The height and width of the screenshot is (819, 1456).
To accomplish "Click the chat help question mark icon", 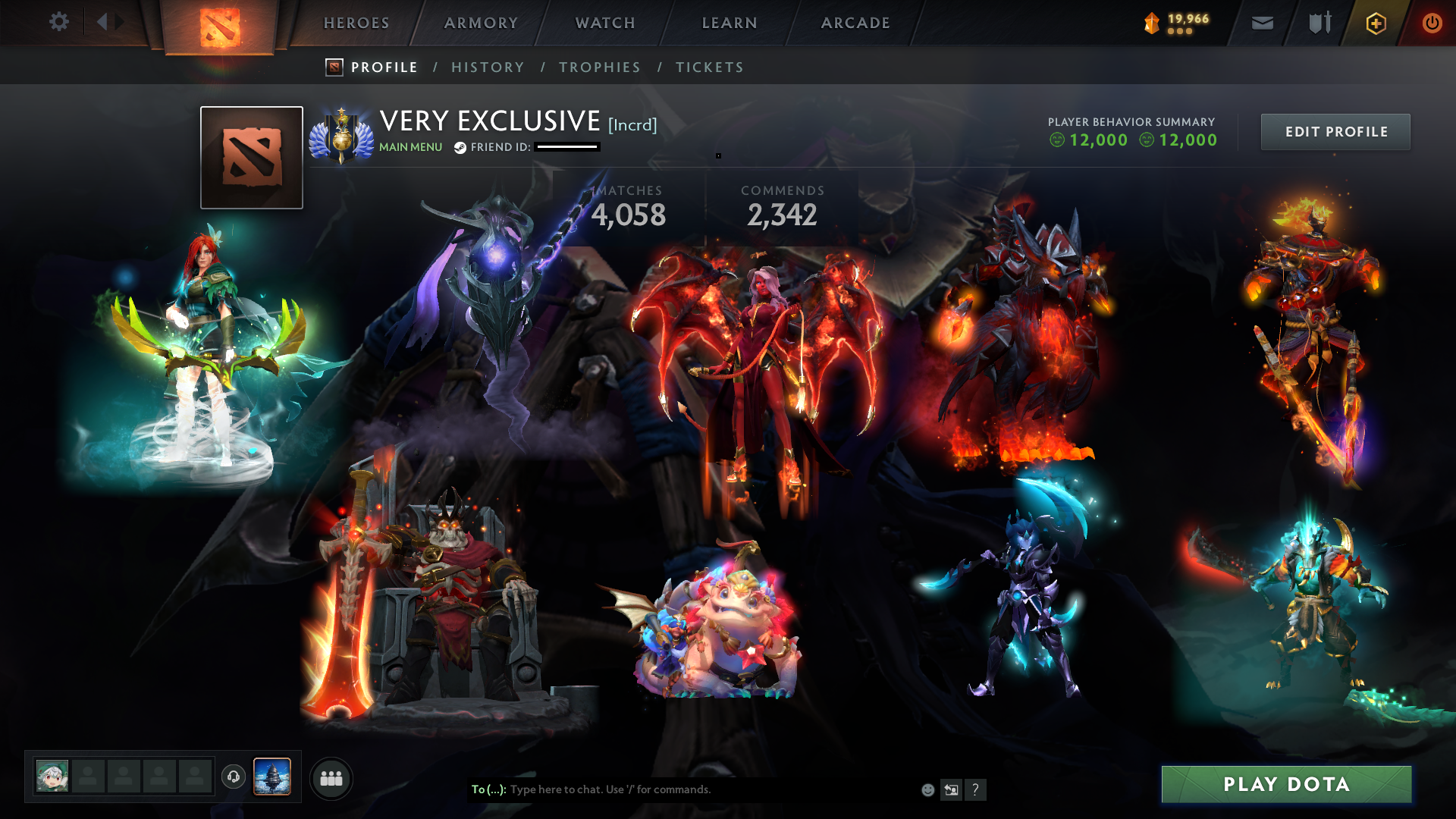I will click(976, 790).
